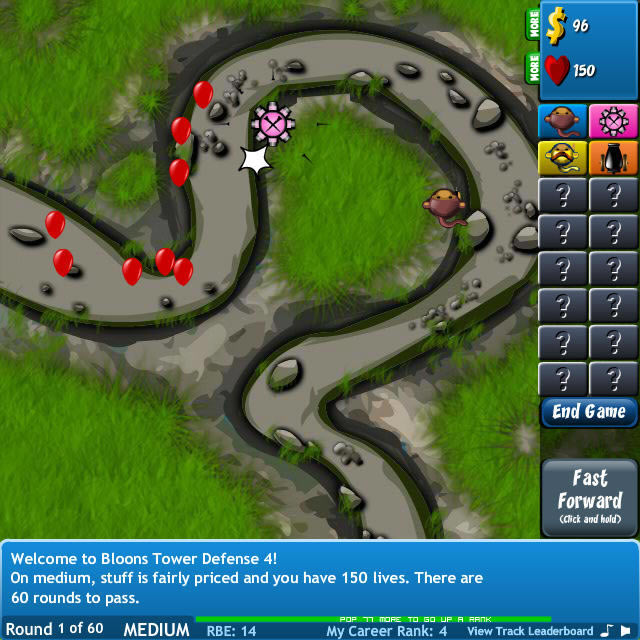Choose the Tack Shooter tower
The height and width of the screenshot is (640, 640).
pyautogui.click(x=613, y=121)
